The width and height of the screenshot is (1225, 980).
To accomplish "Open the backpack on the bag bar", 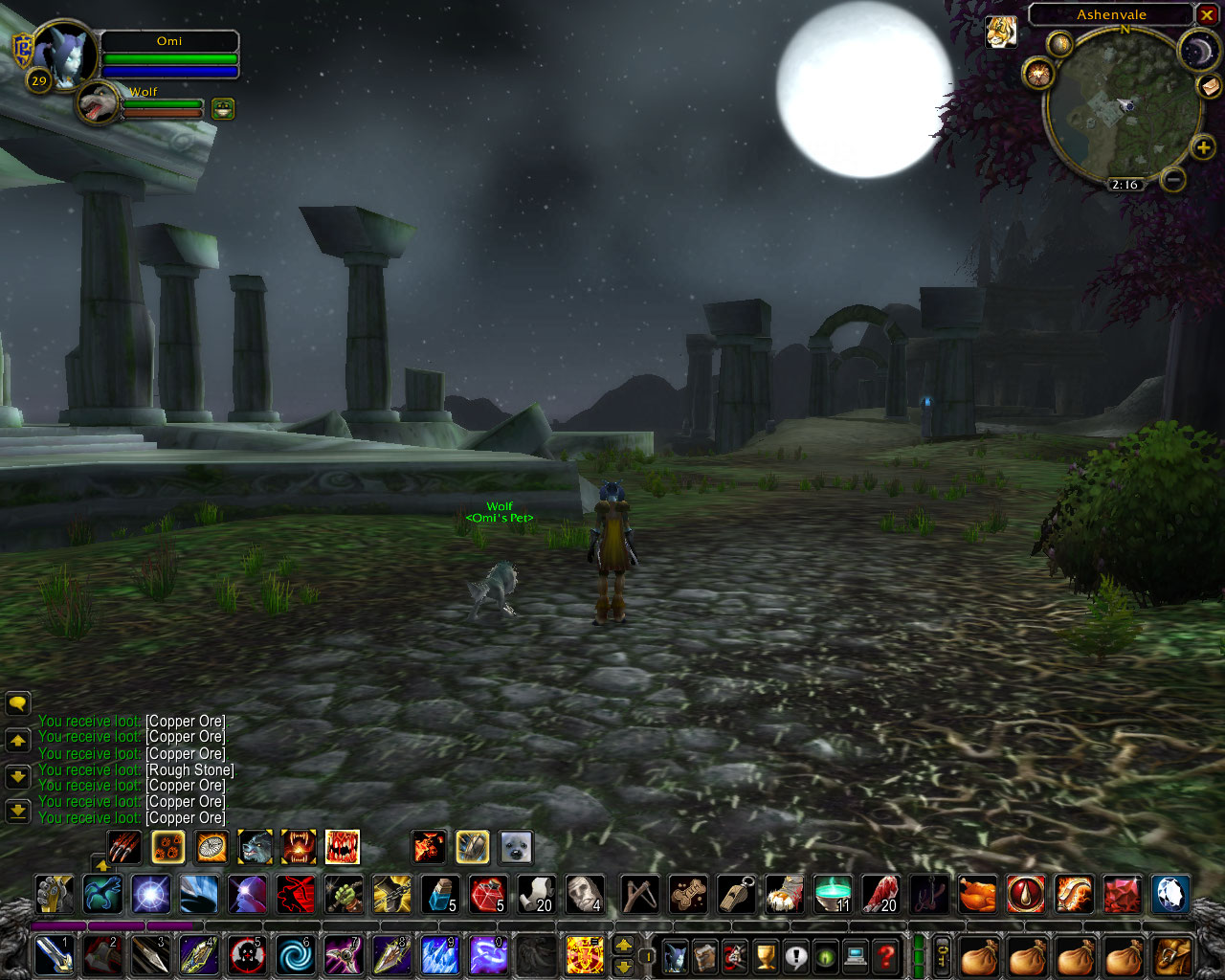I will tap(1169, 955).
